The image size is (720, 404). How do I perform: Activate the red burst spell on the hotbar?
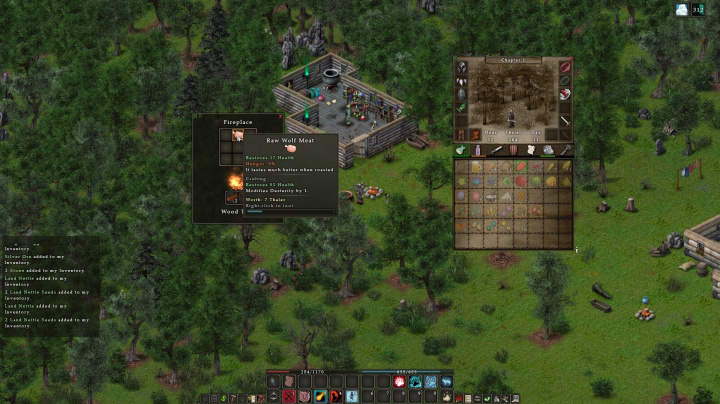(399, 381)
